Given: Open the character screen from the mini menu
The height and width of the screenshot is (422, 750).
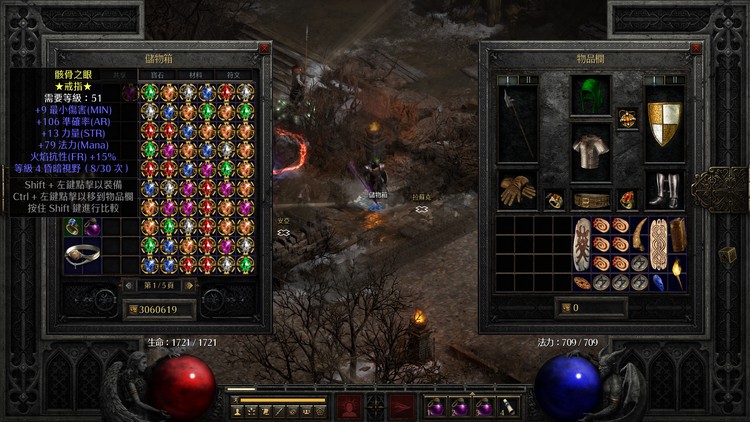Looking at the screenshot, I should [240, 410].
